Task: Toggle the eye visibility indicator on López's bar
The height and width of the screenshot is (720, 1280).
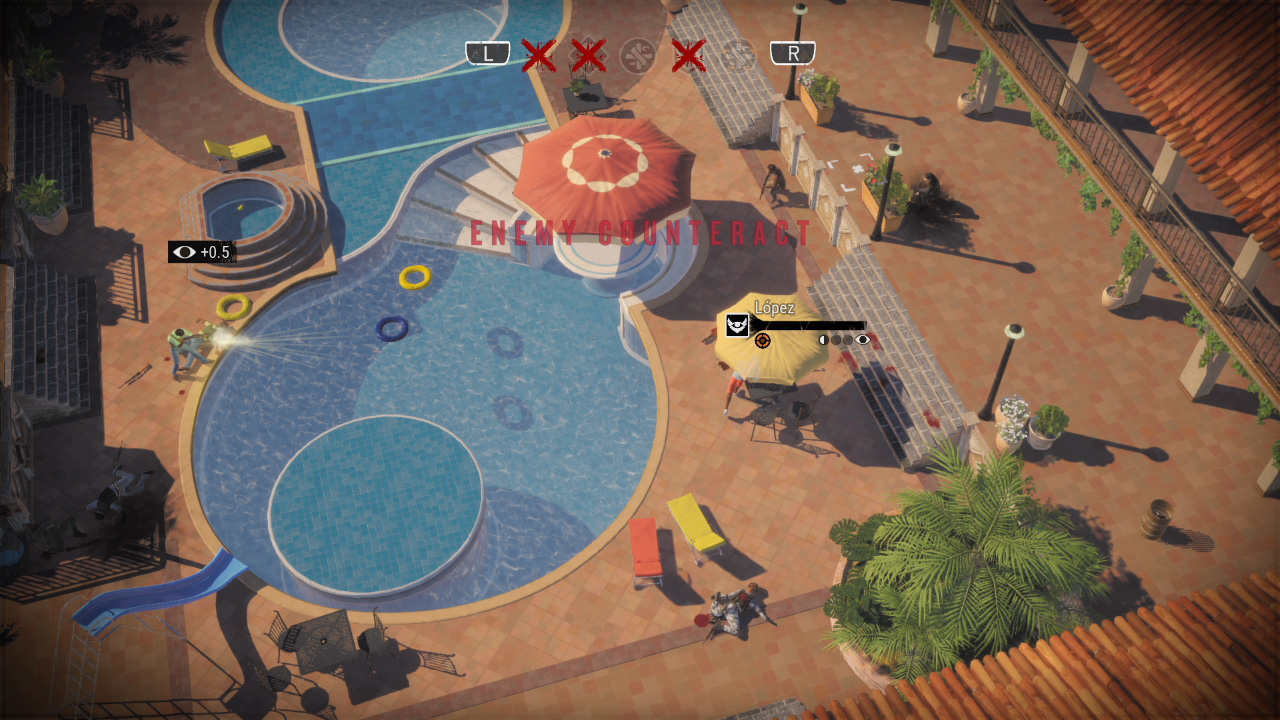Action: 863,340
